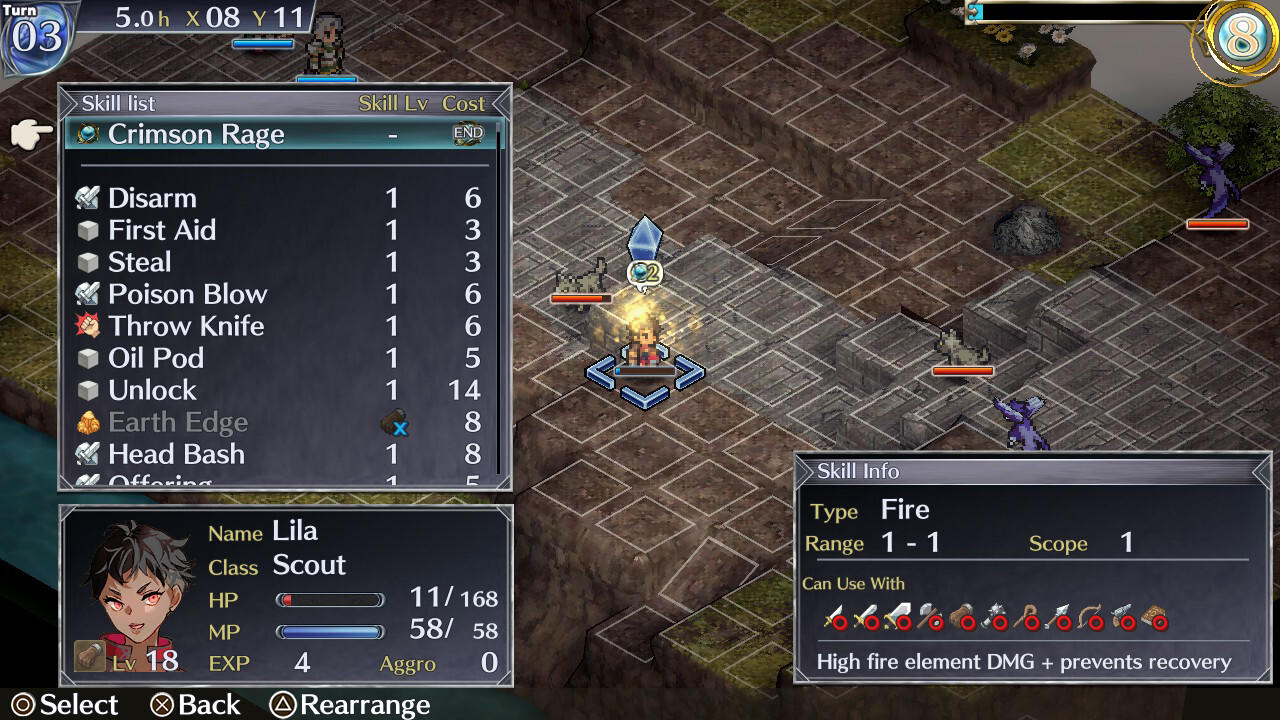Click the Turn 03 emblem at top left
Screen dimensions: 1280x720
[35, 33]
